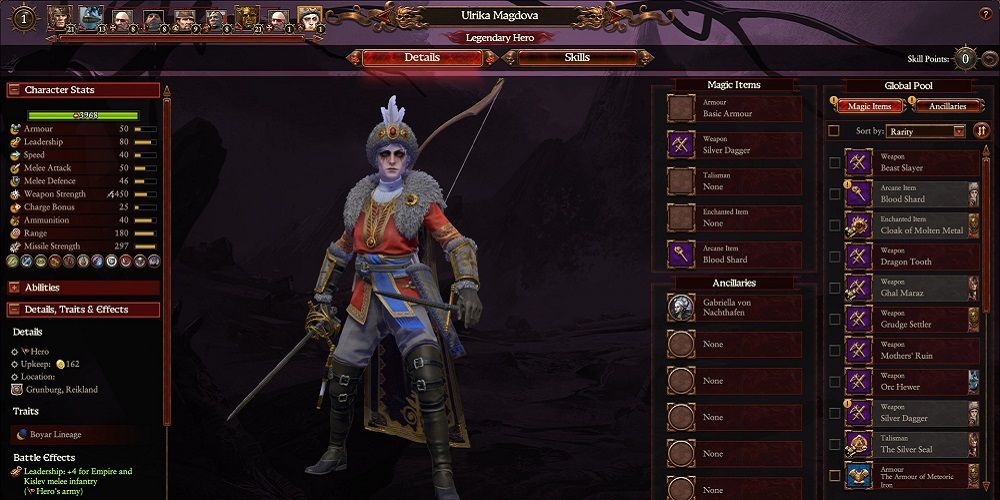This screenshot has width=1000, height=500.
Task: Open the Sort by Rarity dropdown
Action: [926, 131]
